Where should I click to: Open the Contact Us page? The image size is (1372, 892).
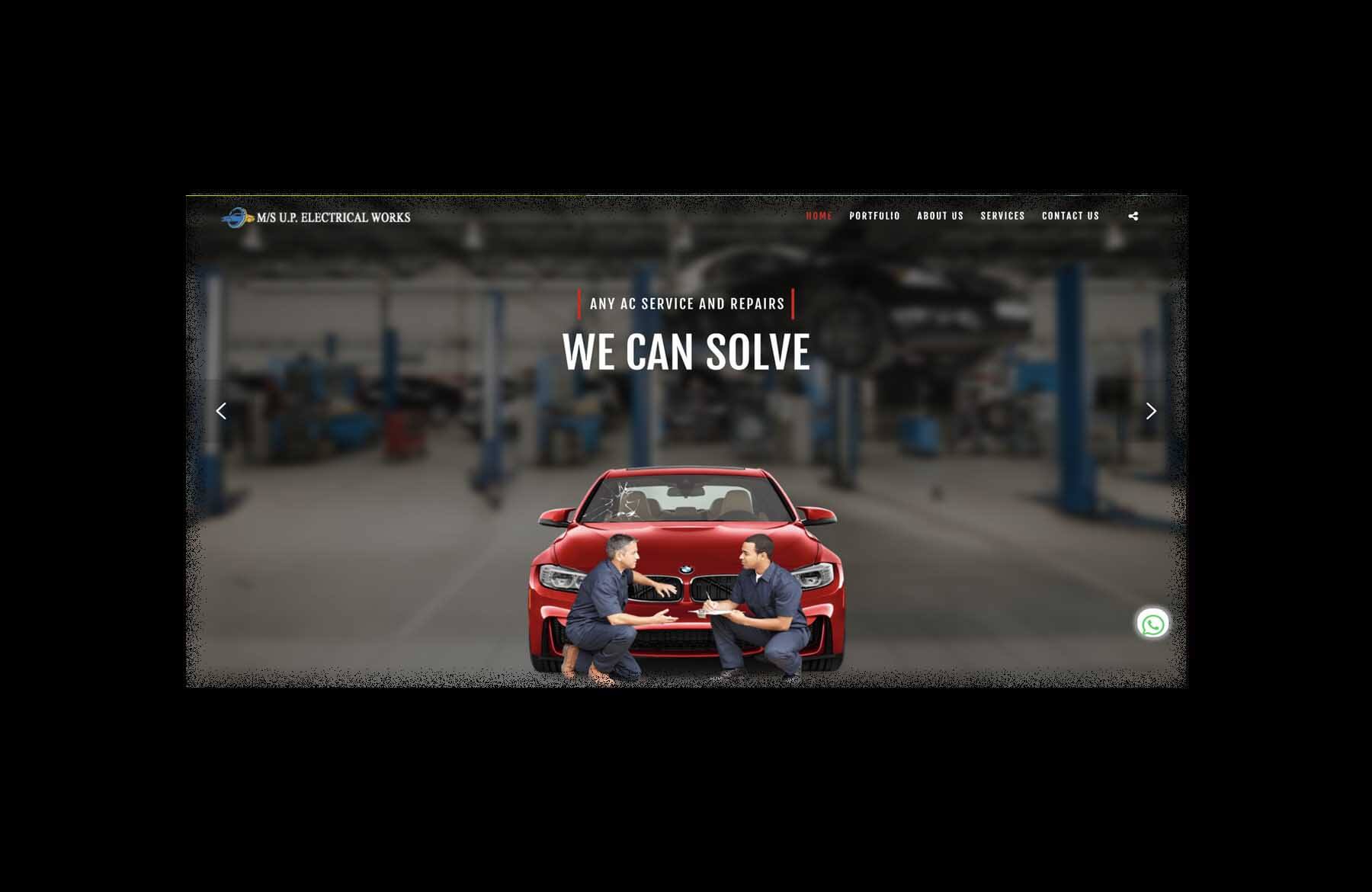click(x=1070, y=216)
